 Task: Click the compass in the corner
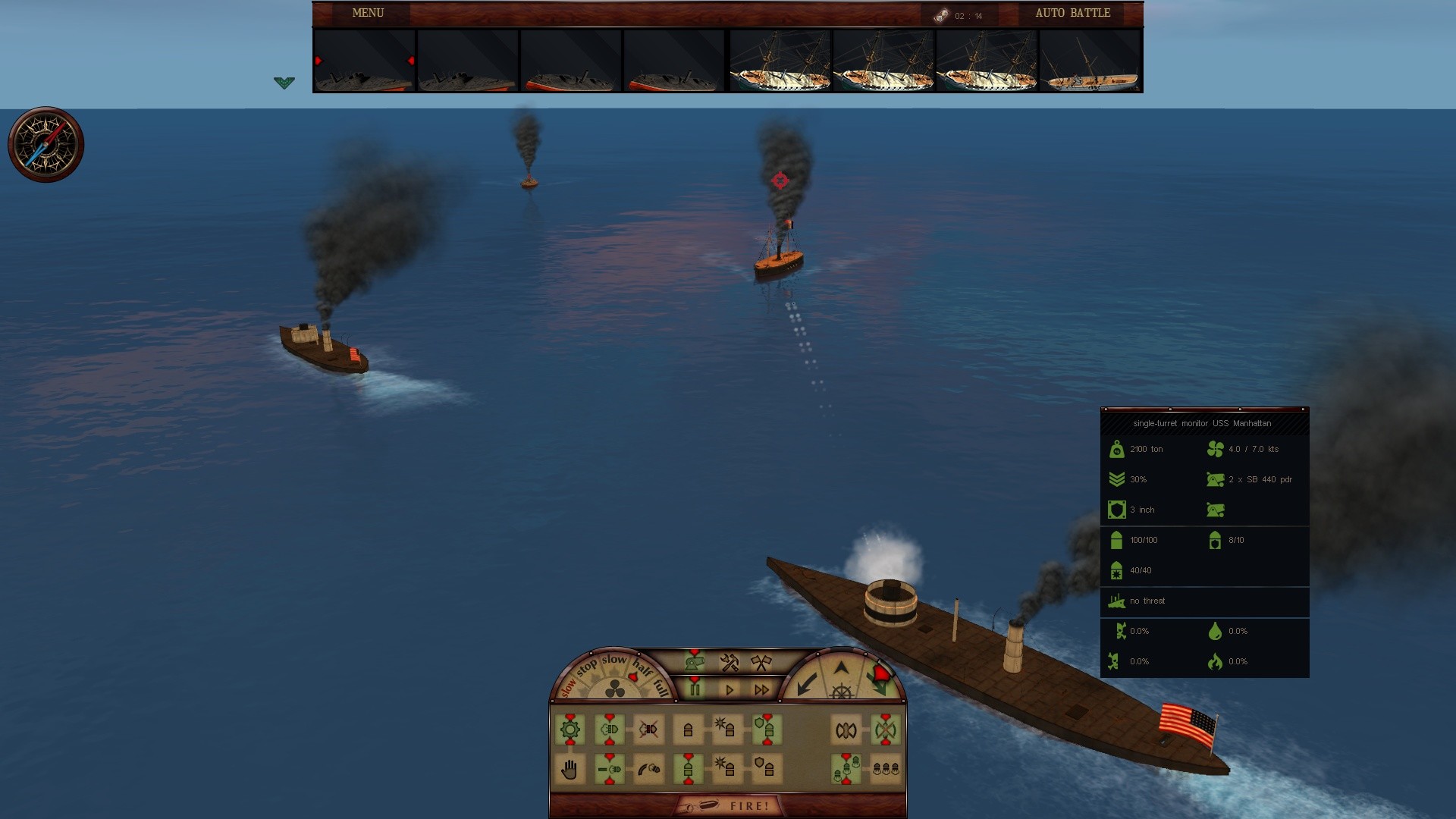(x=45, y=144)
